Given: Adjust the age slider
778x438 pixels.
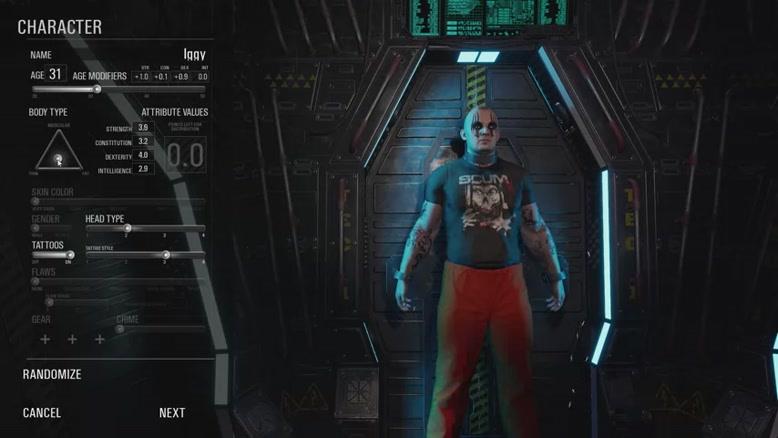Looking at the screenshot, I should [97, 89].
